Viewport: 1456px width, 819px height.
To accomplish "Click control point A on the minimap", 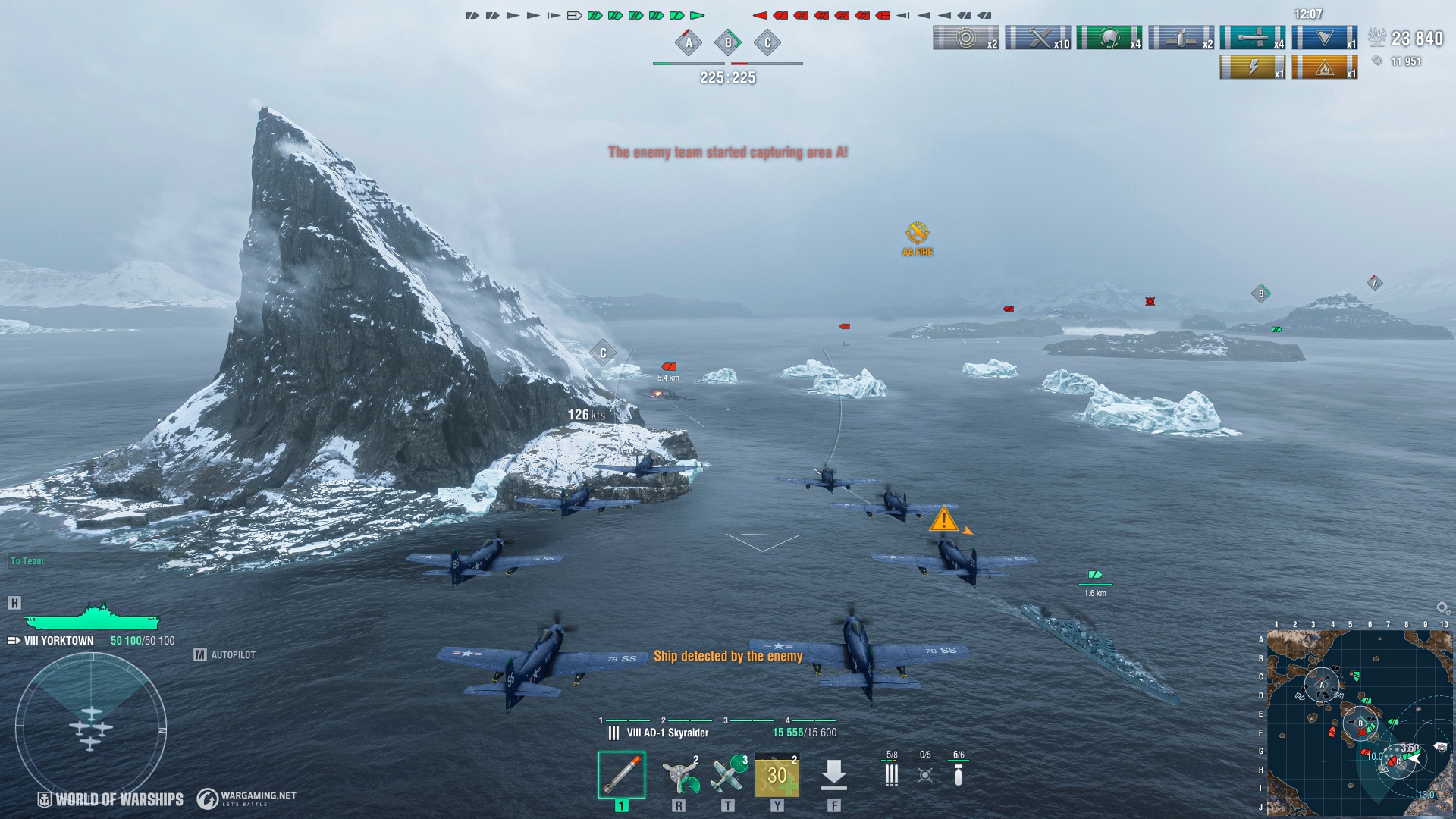I will (x=1322, y=684).
